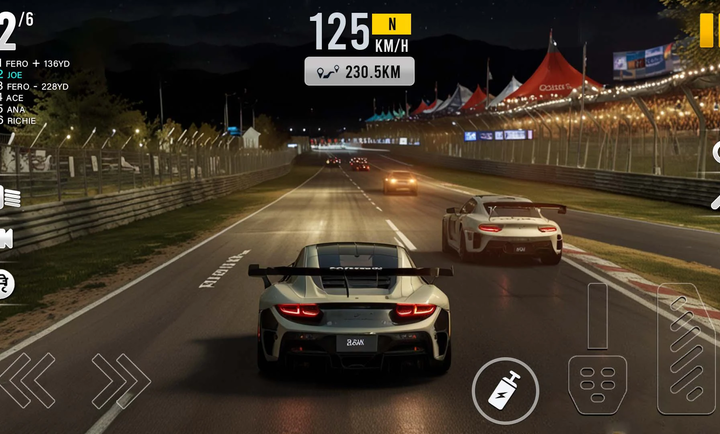Tap the round gear shifter icon

[x=6, y=284]
